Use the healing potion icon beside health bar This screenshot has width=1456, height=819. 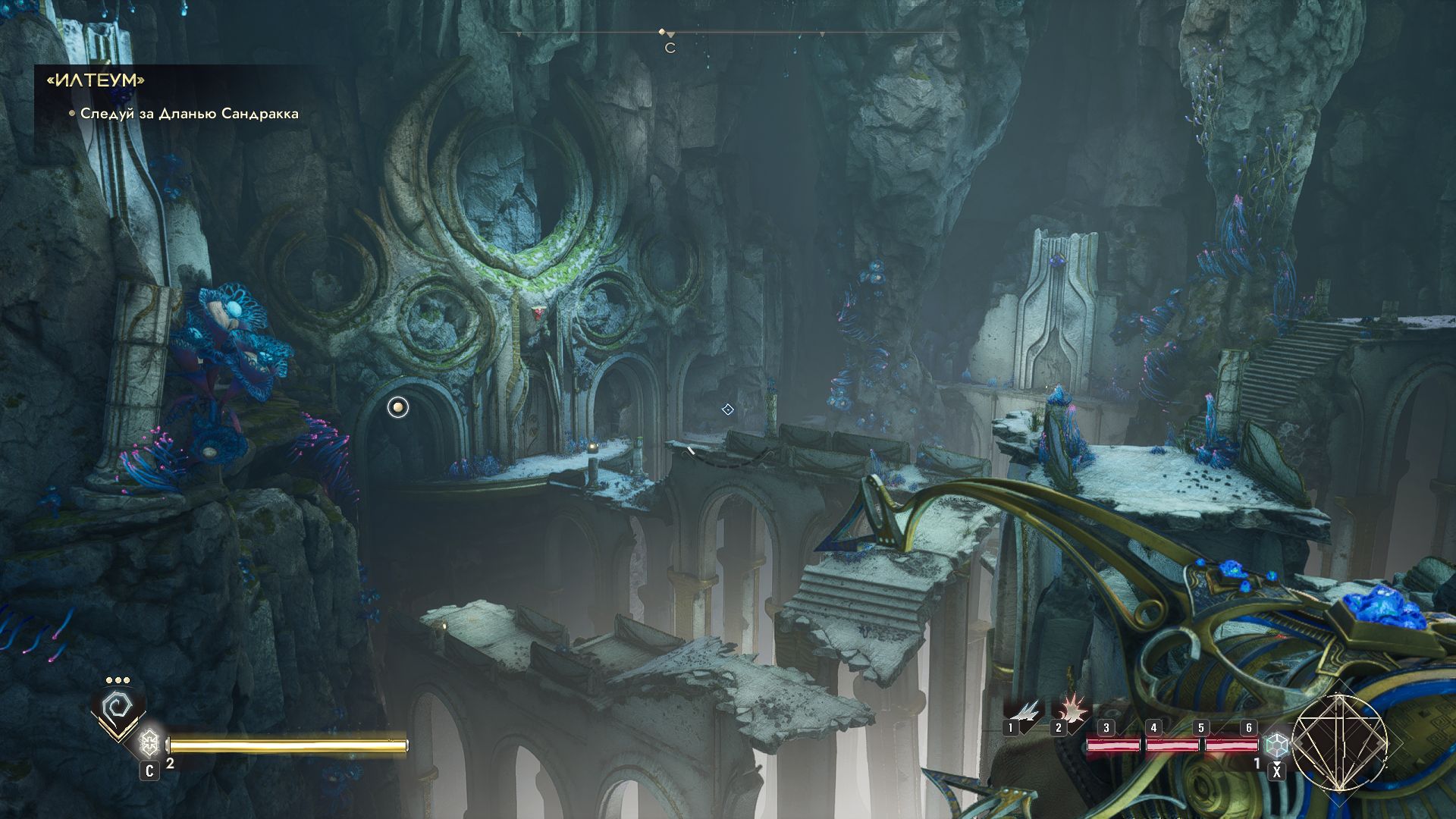click(x=149, y=742)
